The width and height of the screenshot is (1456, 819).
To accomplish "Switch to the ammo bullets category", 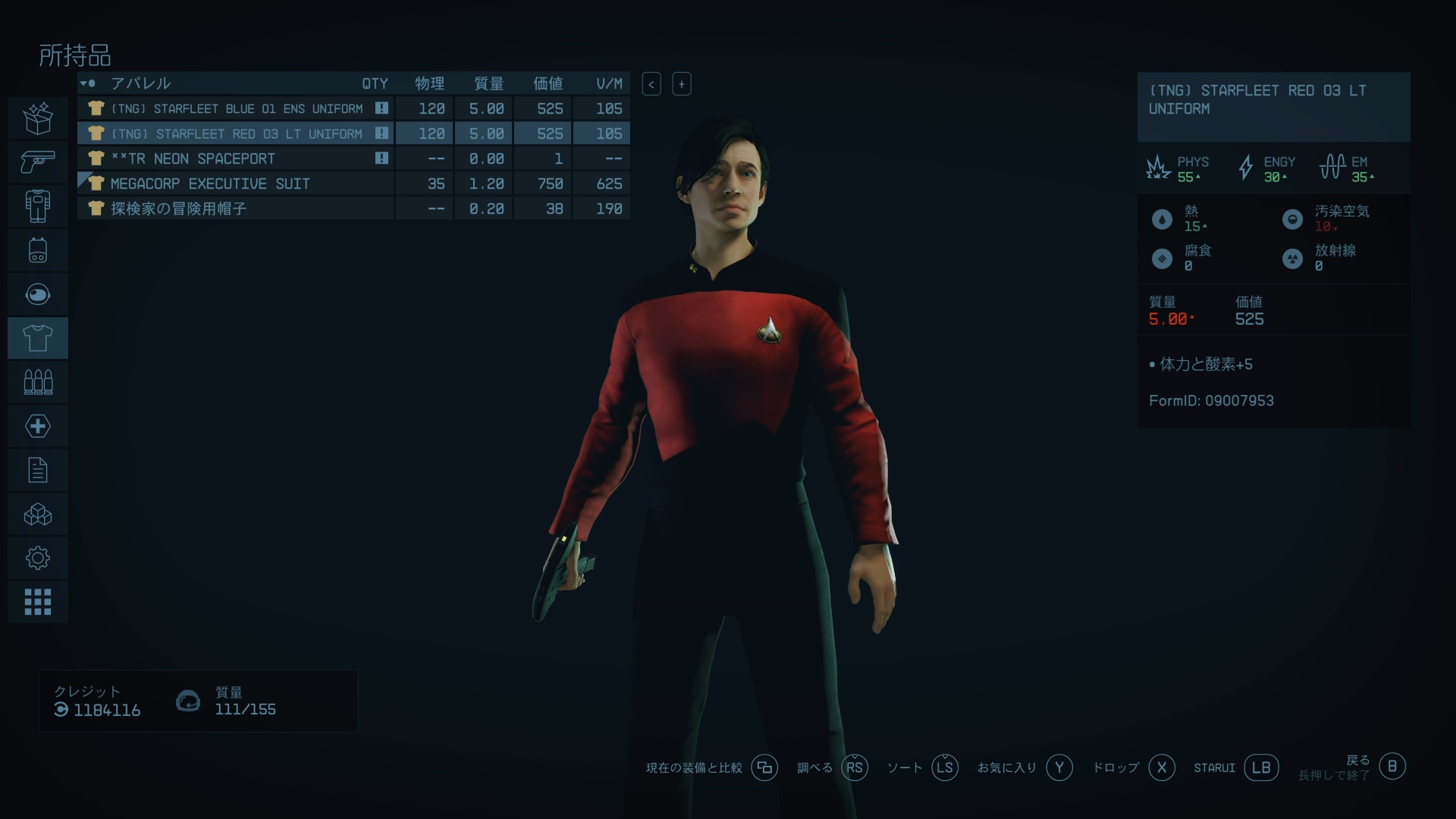I will (38, 381).
